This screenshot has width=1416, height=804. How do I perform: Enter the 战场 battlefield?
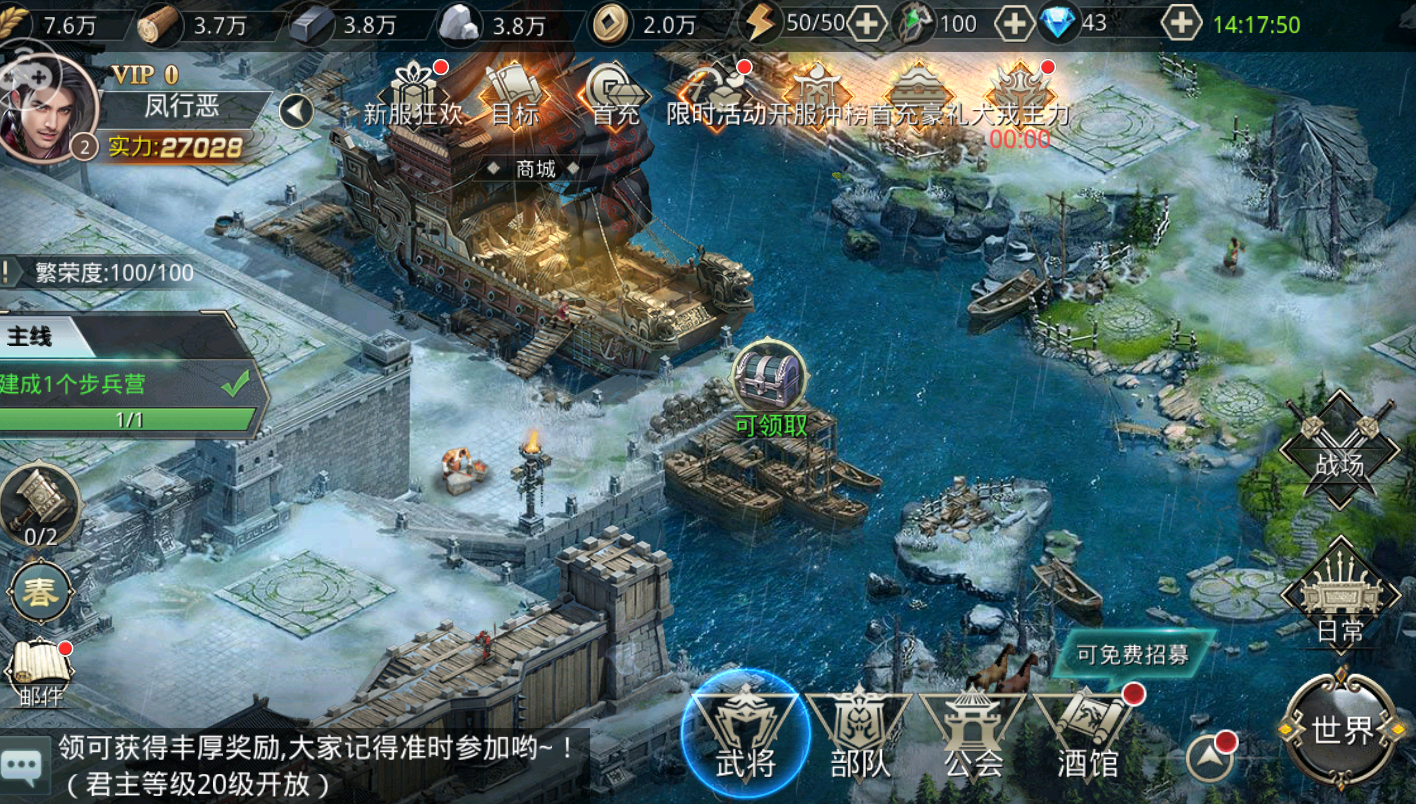[1339, 449]
